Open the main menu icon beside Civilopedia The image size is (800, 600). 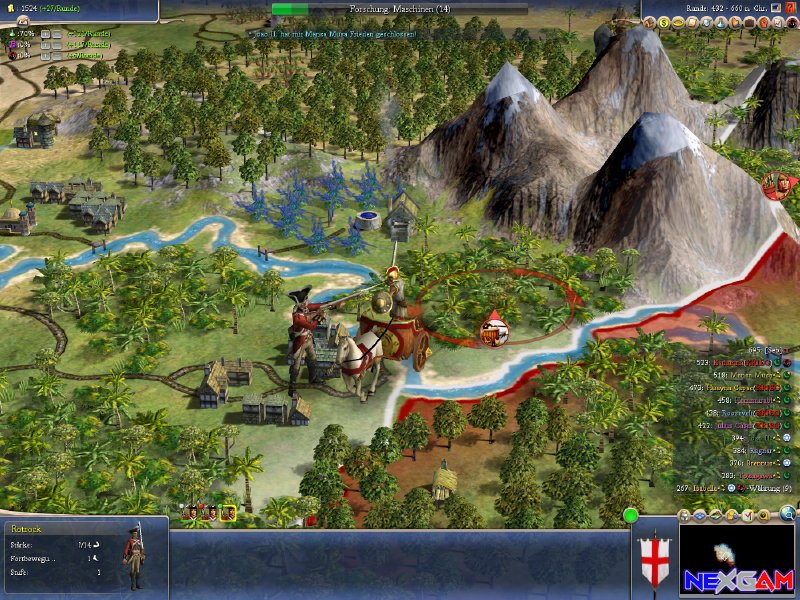click(775, 8)
